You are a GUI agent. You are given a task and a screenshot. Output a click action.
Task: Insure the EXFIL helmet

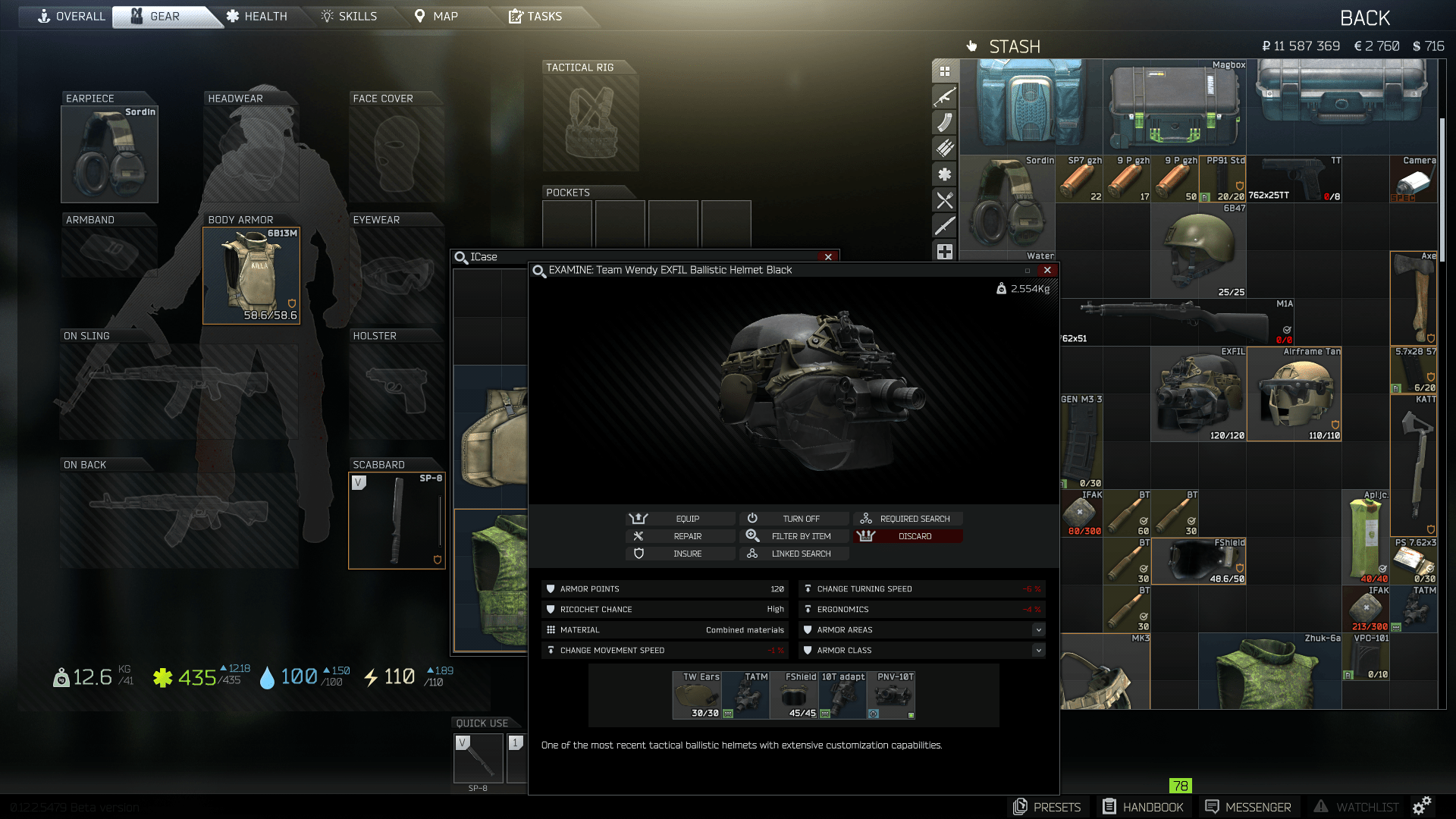pyautogui.click(x=680, y=554)
